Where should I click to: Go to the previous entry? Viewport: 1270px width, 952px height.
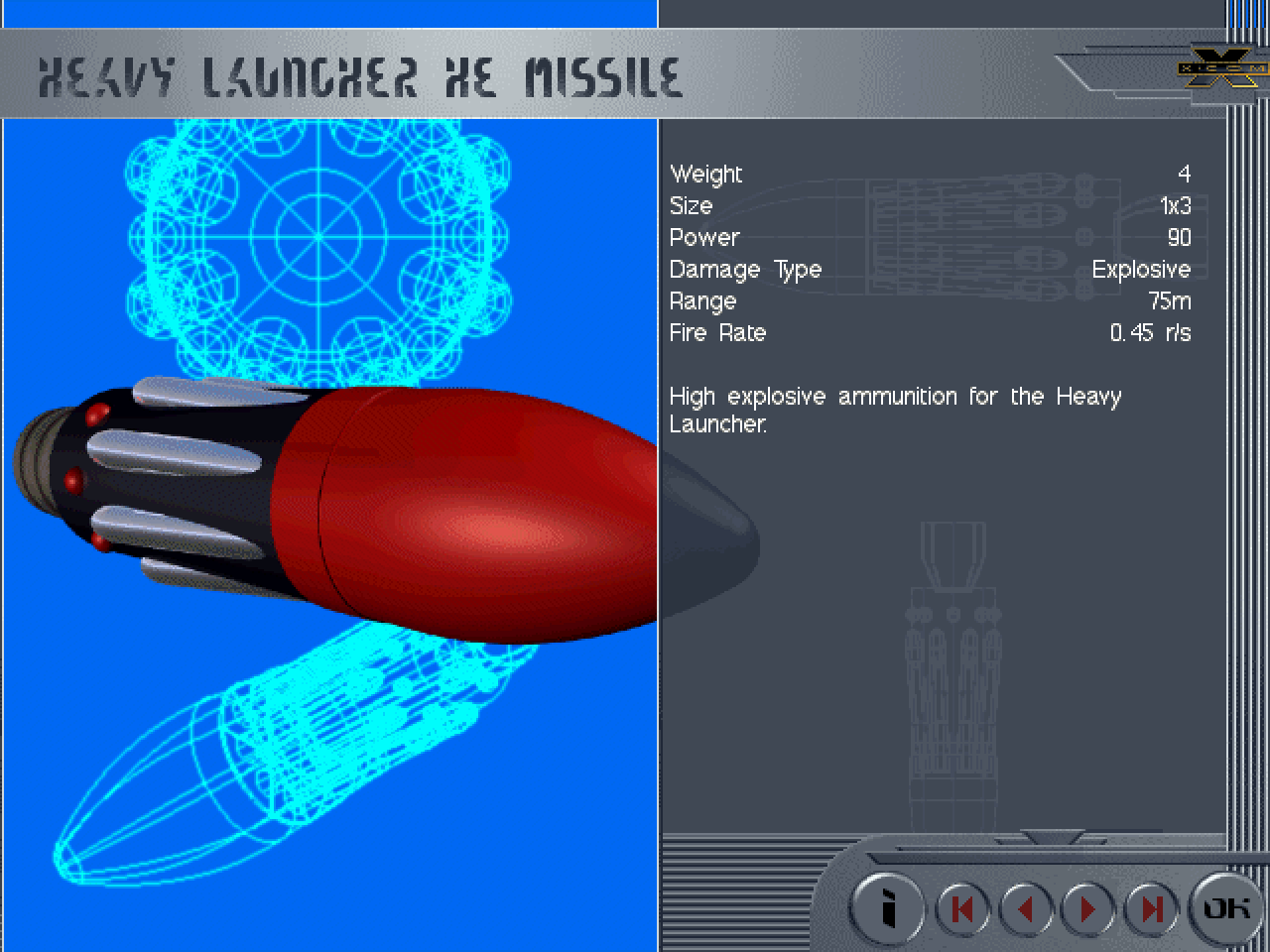[x=1026, y=908]
